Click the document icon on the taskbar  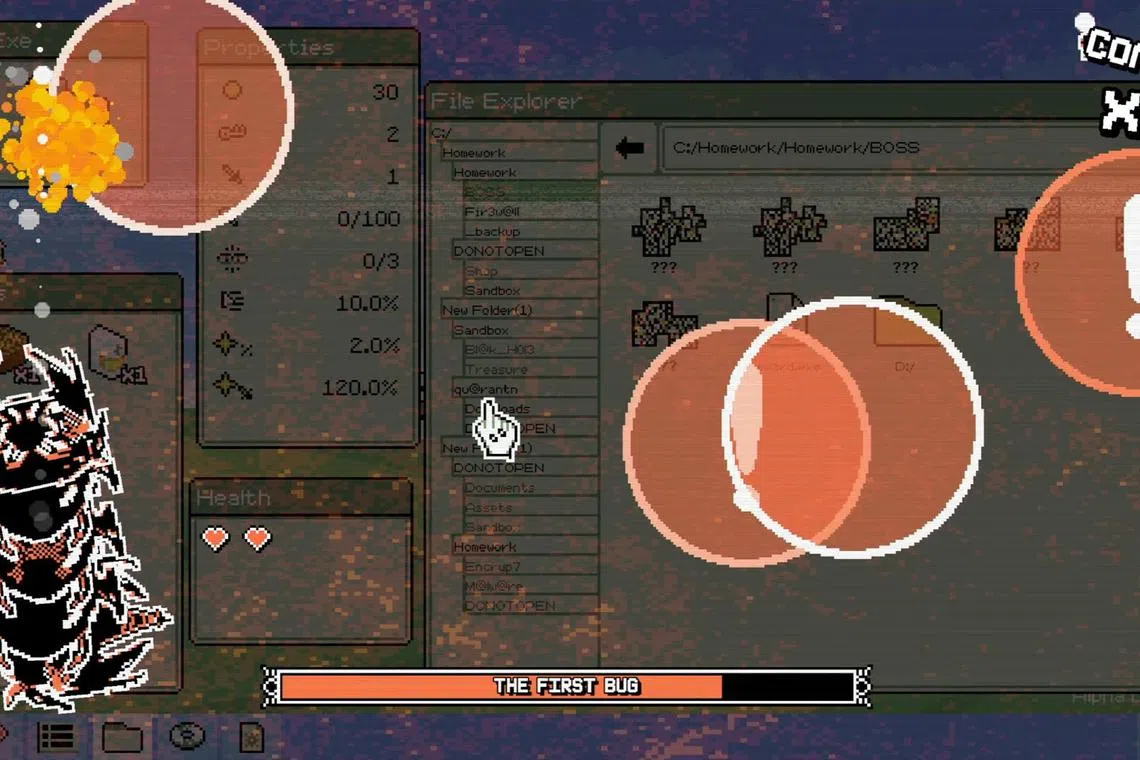pyautogui.click(x=252, y=738)
